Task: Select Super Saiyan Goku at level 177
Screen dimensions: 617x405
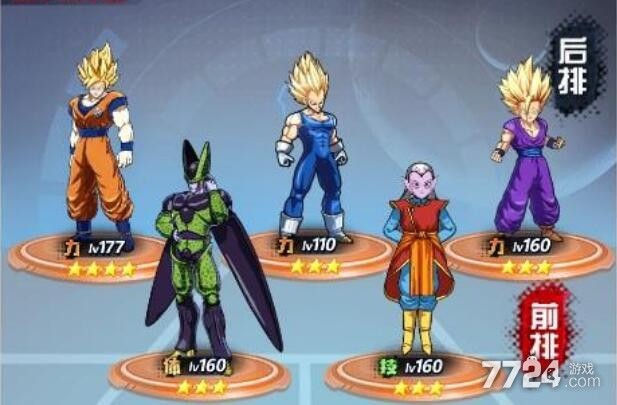Action: point(100,150)
